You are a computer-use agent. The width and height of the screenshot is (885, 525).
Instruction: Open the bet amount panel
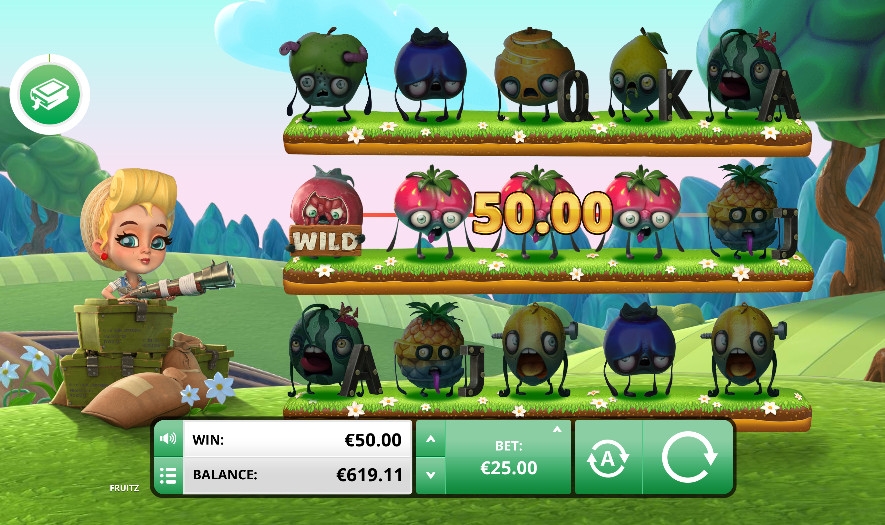(x=508, y=457)
